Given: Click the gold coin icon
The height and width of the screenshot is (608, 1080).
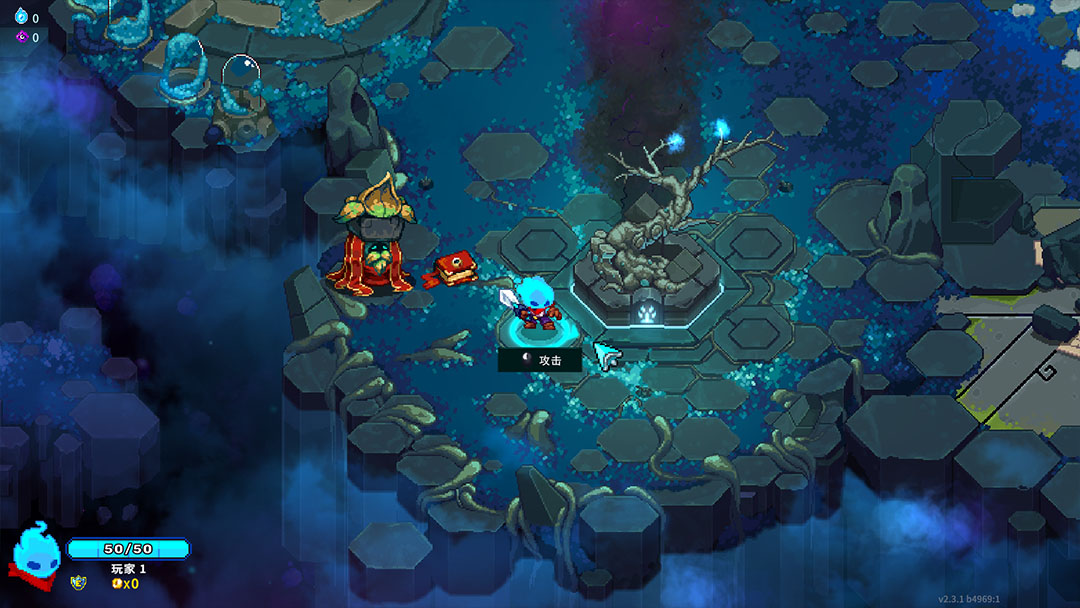Looking at the screenshot, I should coord(116,583).
